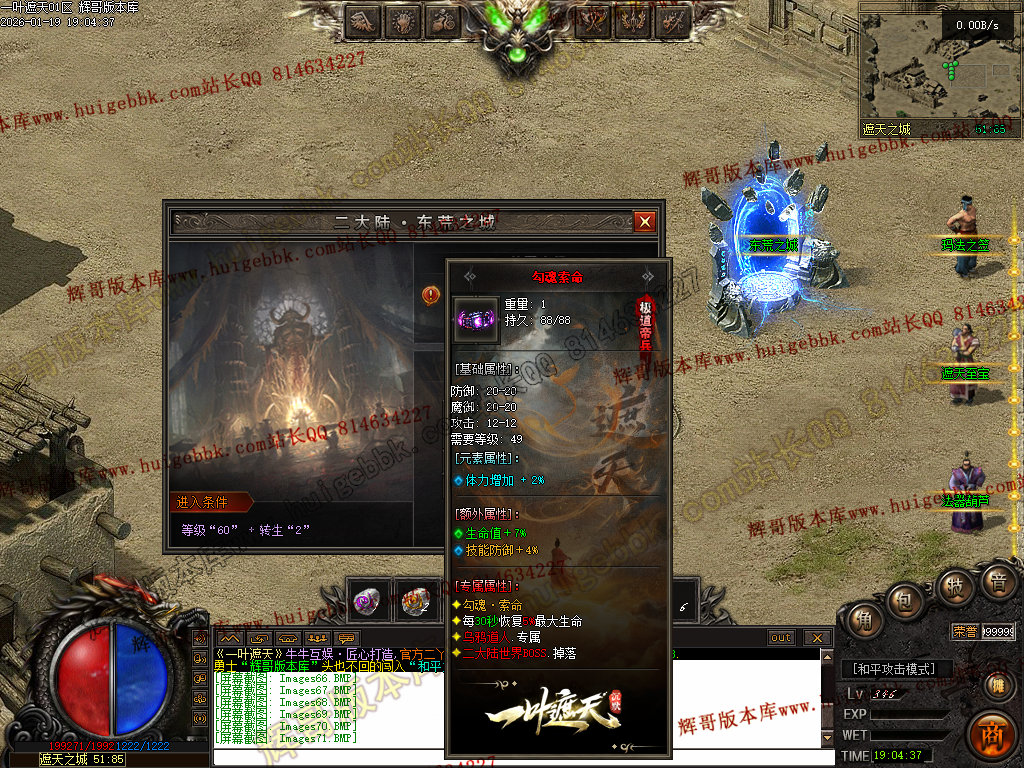Viewport: 1024px width, 768px height.
Task: Click the crossed axes icon in top bar
Action: coord(596,19)
